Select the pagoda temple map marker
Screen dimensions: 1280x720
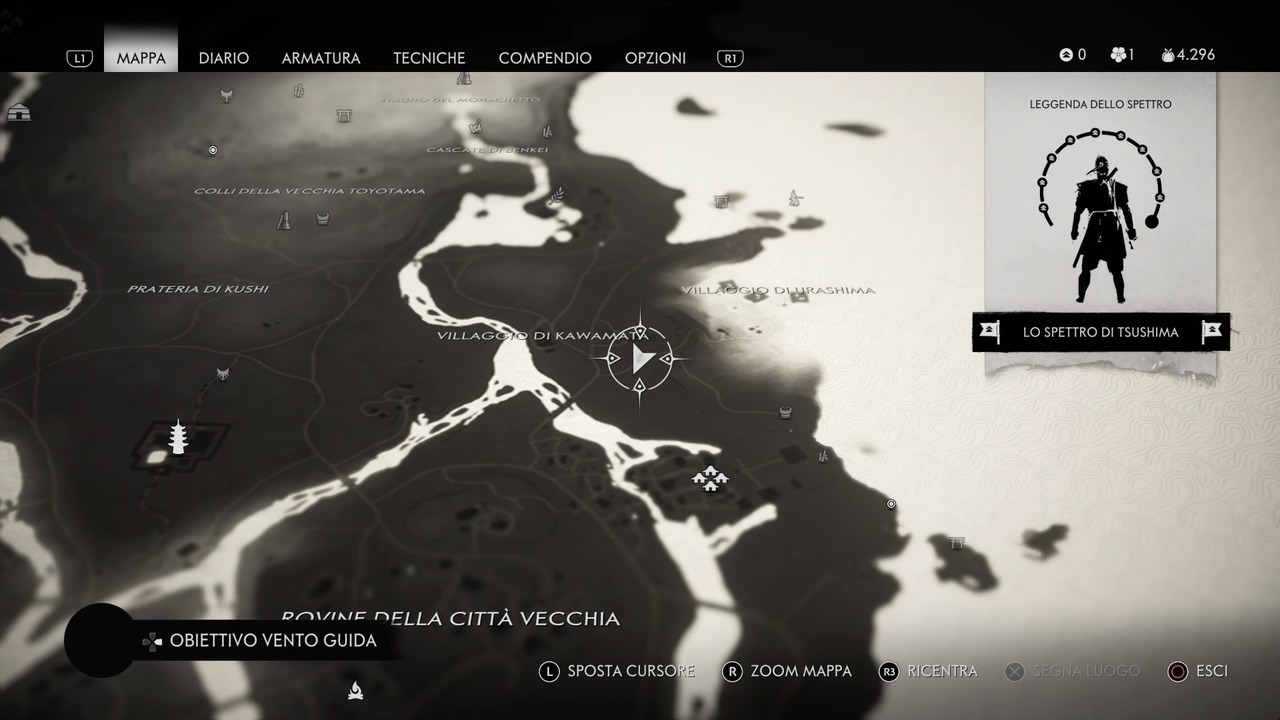coord(178,437)
